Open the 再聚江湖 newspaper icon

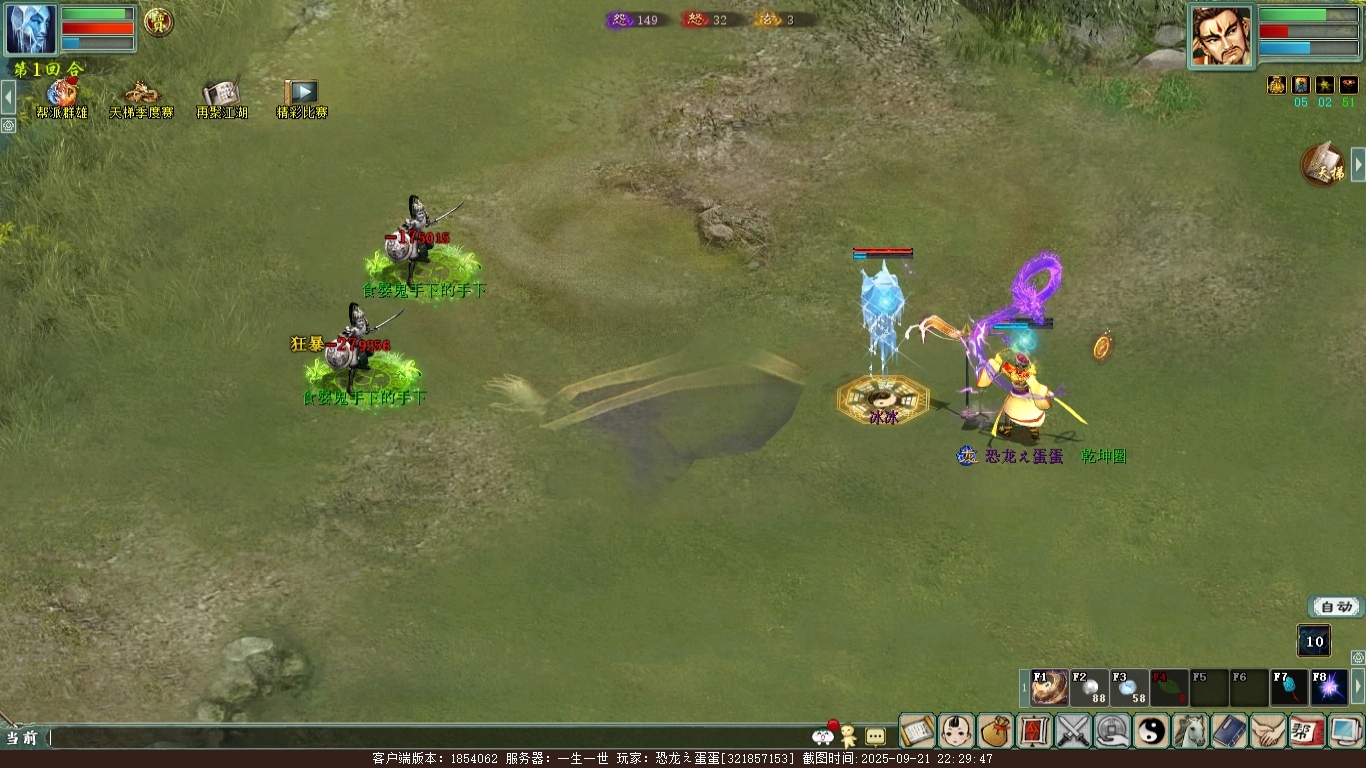click(221, 97)
